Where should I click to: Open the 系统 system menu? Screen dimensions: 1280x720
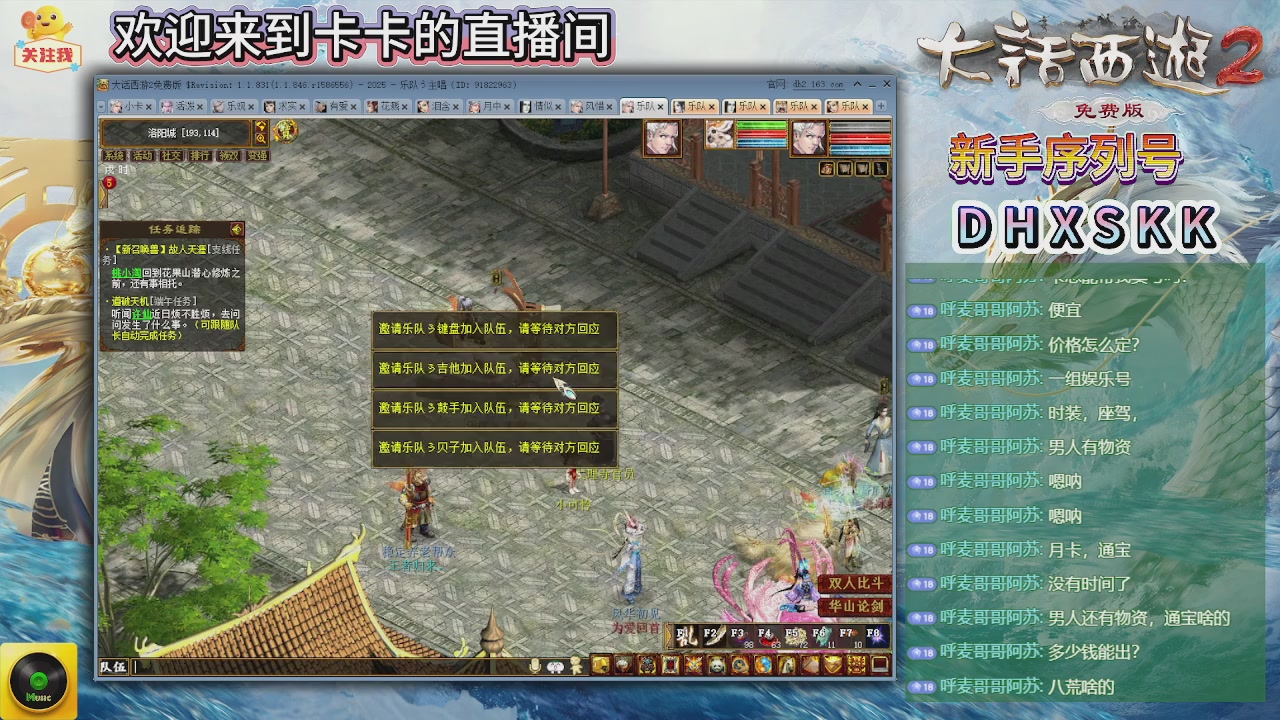[114, 155]
